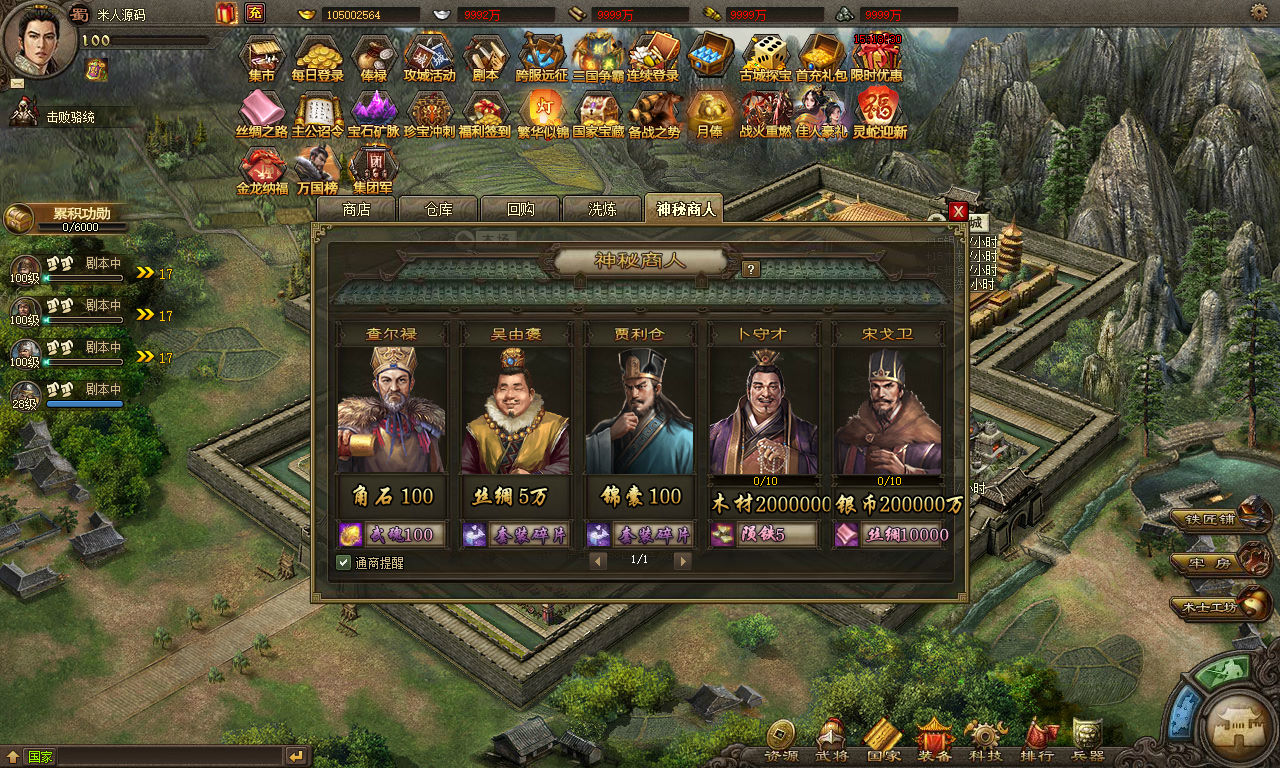Pick merchant 贾利仓 trade card
Viewport: 1280px width, 768px height.
[x=640, y=410]
